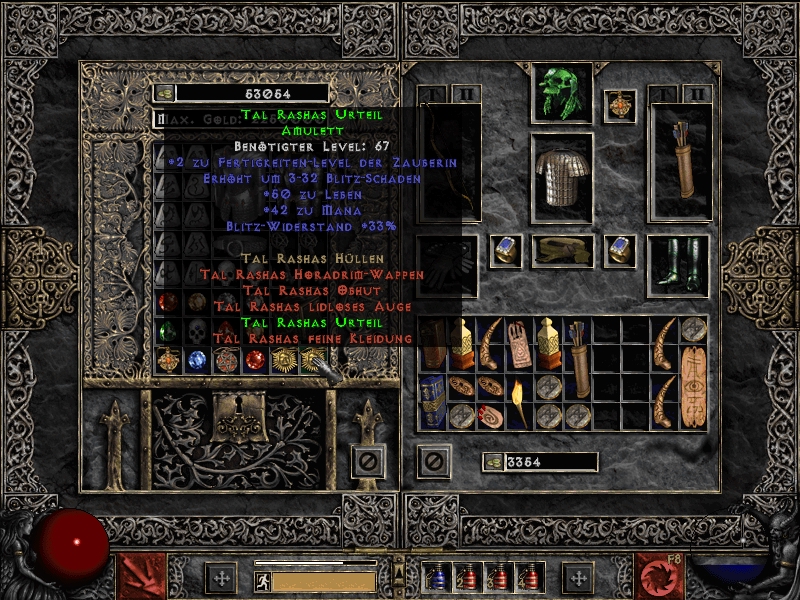Image resolution: width=800 pixels, height=600 pixels.
Task: Pick up the green emerald in the stash
Action: [168, 331]
